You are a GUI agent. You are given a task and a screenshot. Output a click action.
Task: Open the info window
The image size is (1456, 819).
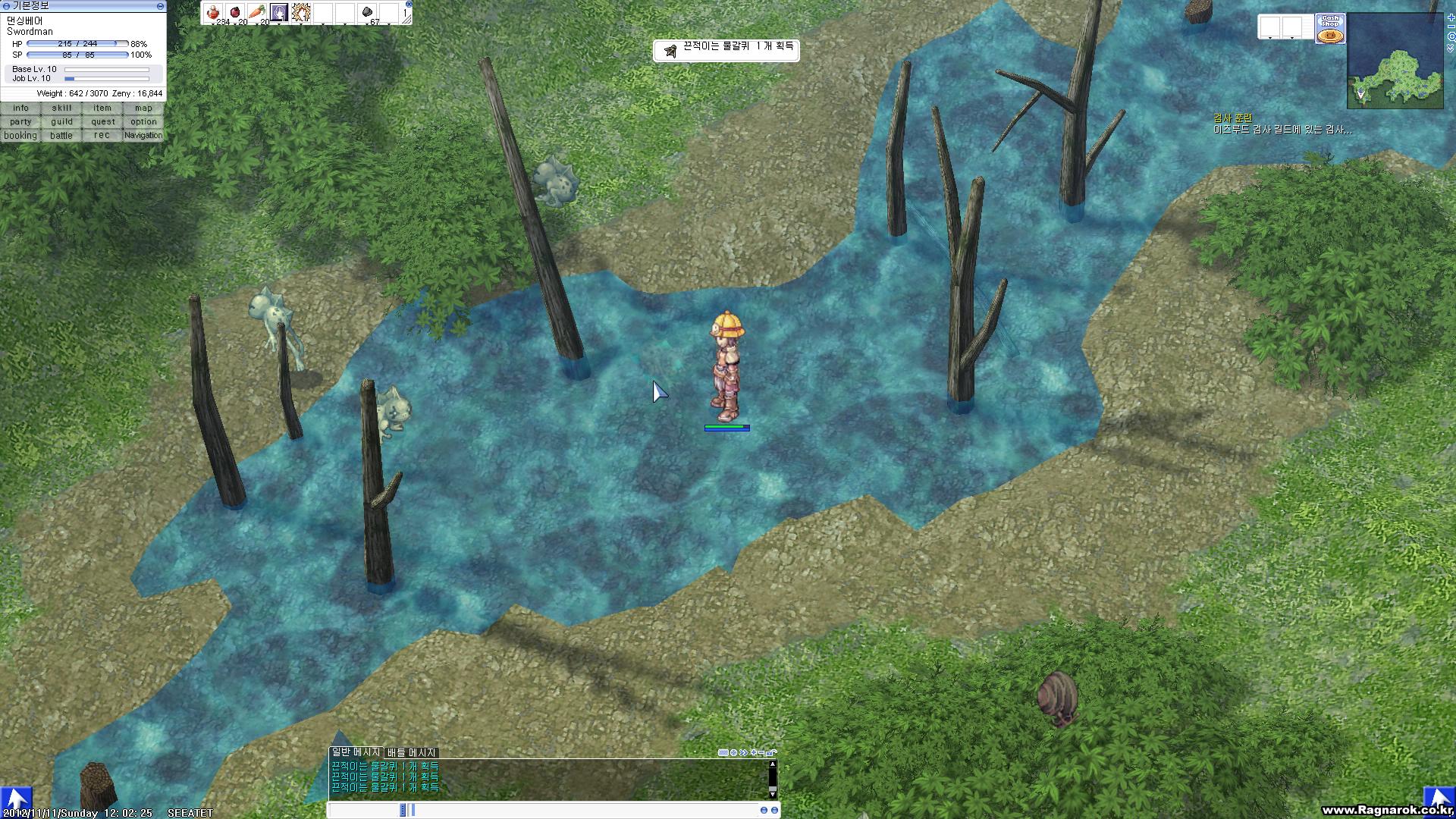[20, 108]
